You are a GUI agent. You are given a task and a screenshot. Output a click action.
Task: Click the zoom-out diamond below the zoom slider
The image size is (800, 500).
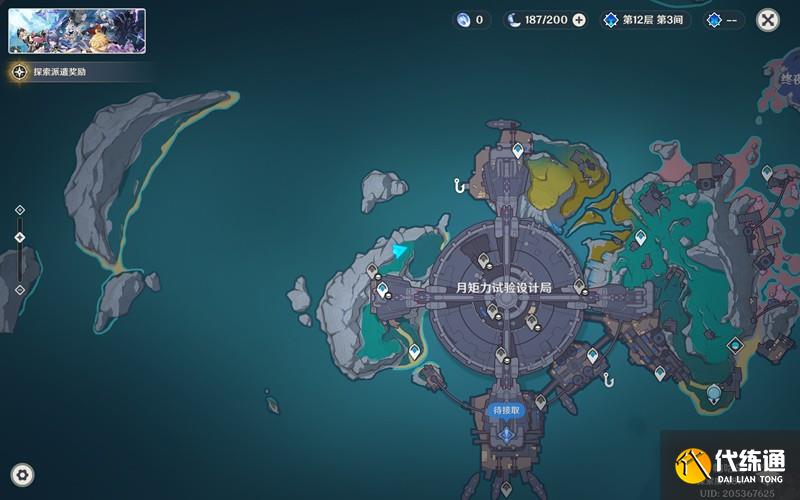[20, 290]
